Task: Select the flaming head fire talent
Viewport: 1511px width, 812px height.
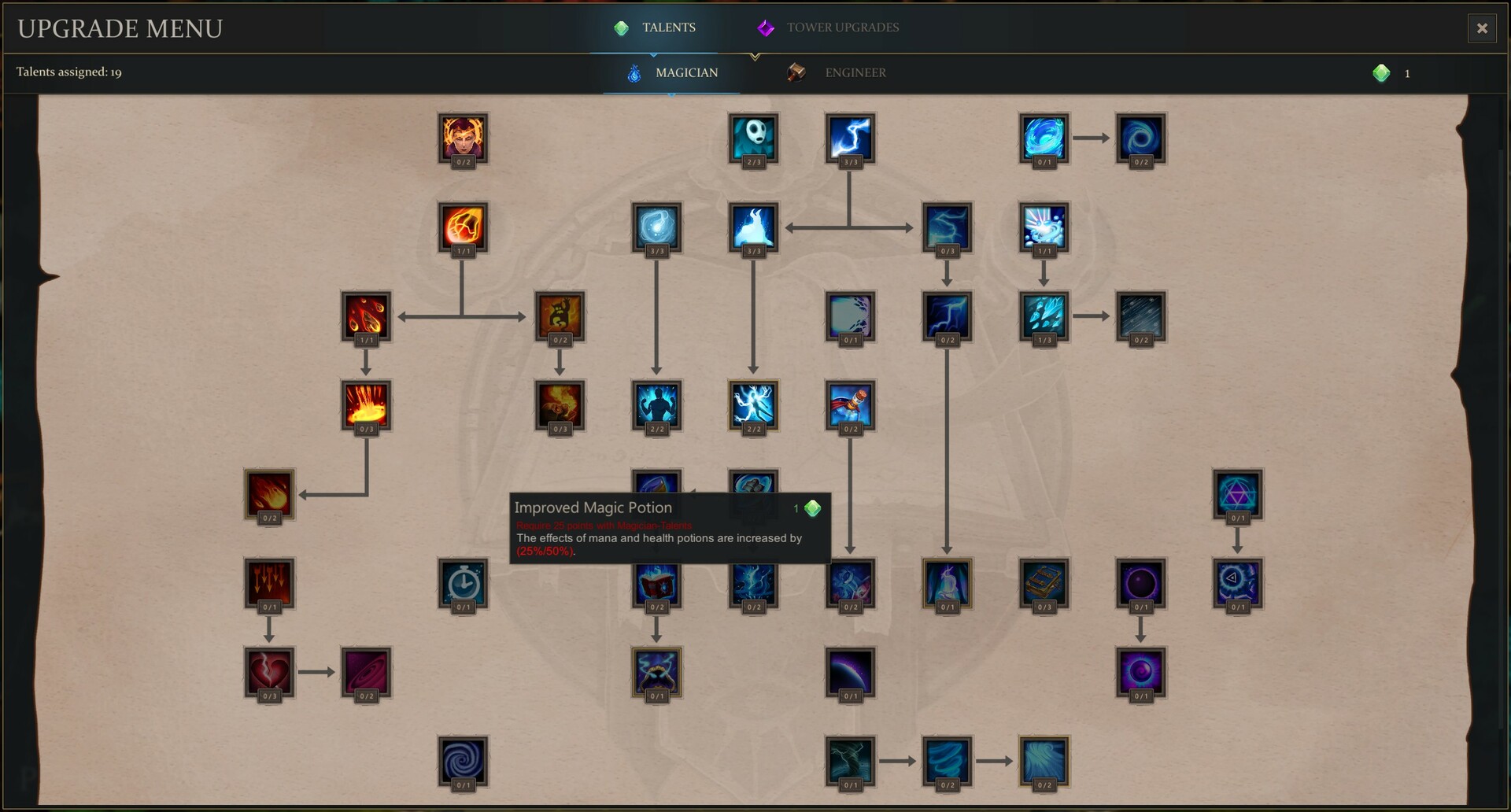Action: pyautogui.click(x=463, y=138)
